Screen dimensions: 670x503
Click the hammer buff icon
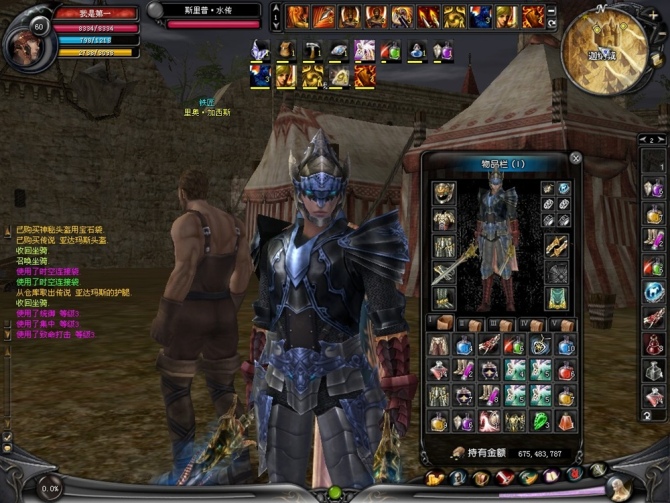[x=312, y=50]
